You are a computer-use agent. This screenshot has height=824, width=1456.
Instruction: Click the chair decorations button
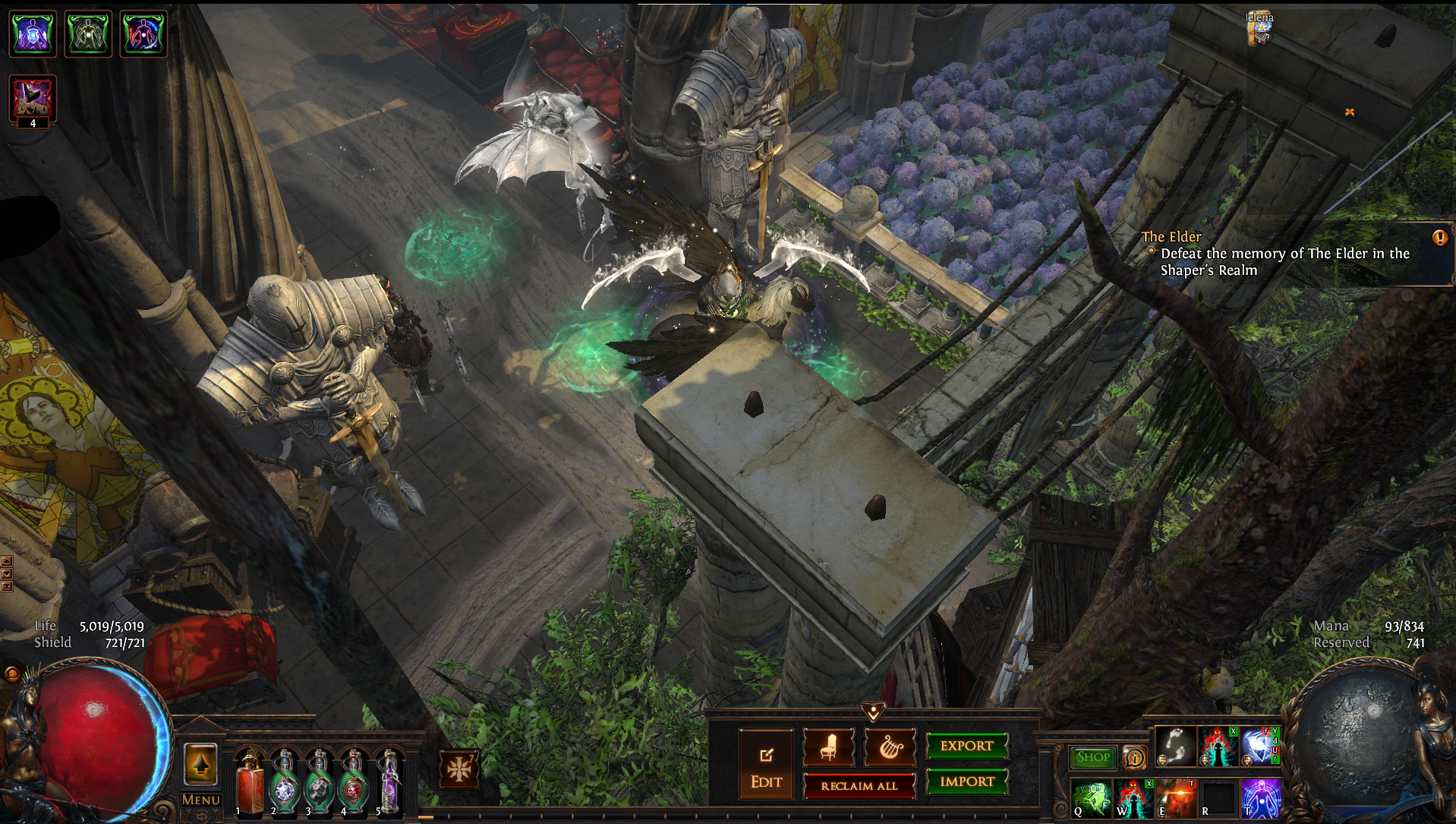(x=828, y=748)
